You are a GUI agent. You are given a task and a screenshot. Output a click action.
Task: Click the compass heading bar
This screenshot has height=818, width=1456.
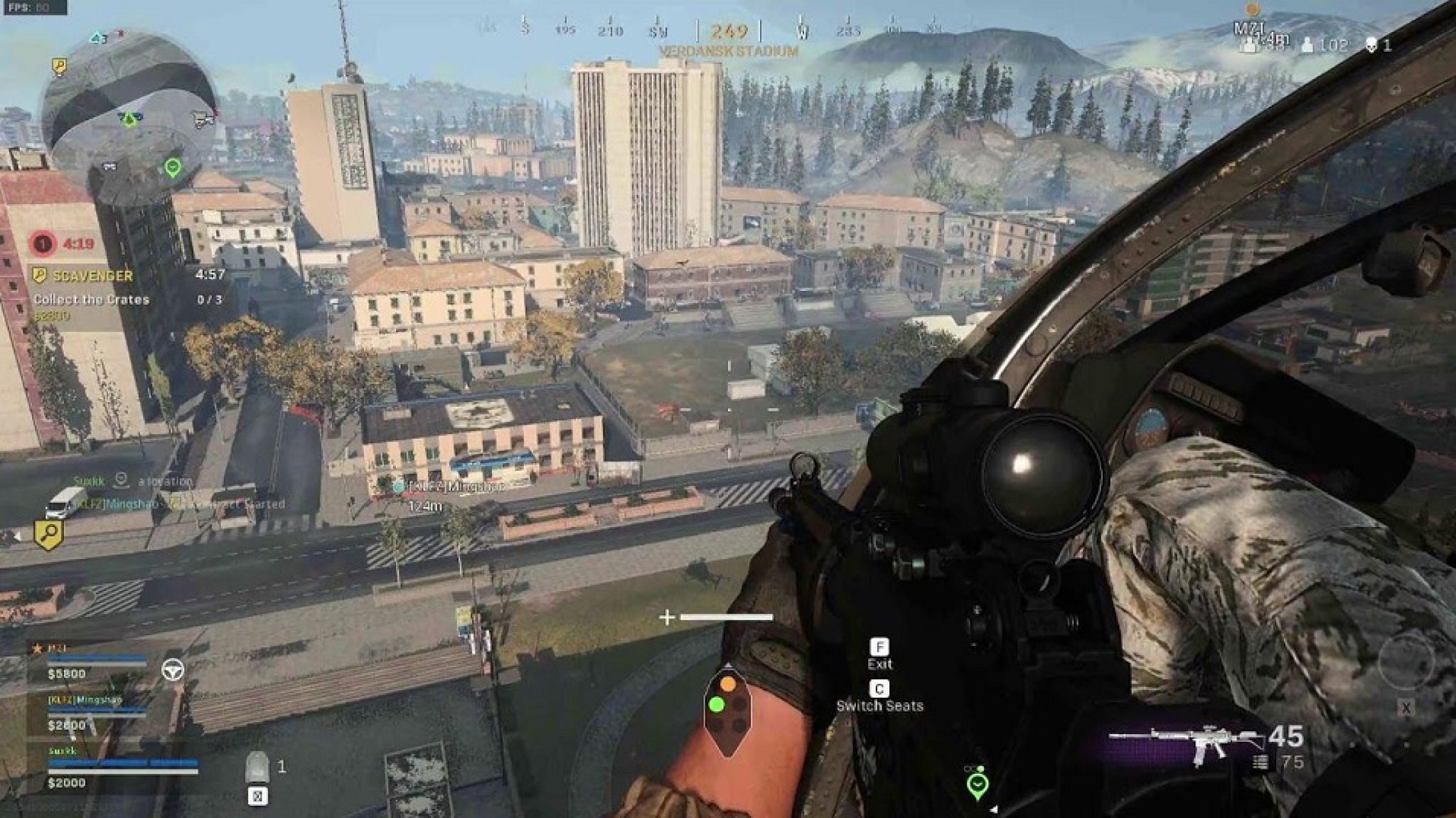coord(729,31)
